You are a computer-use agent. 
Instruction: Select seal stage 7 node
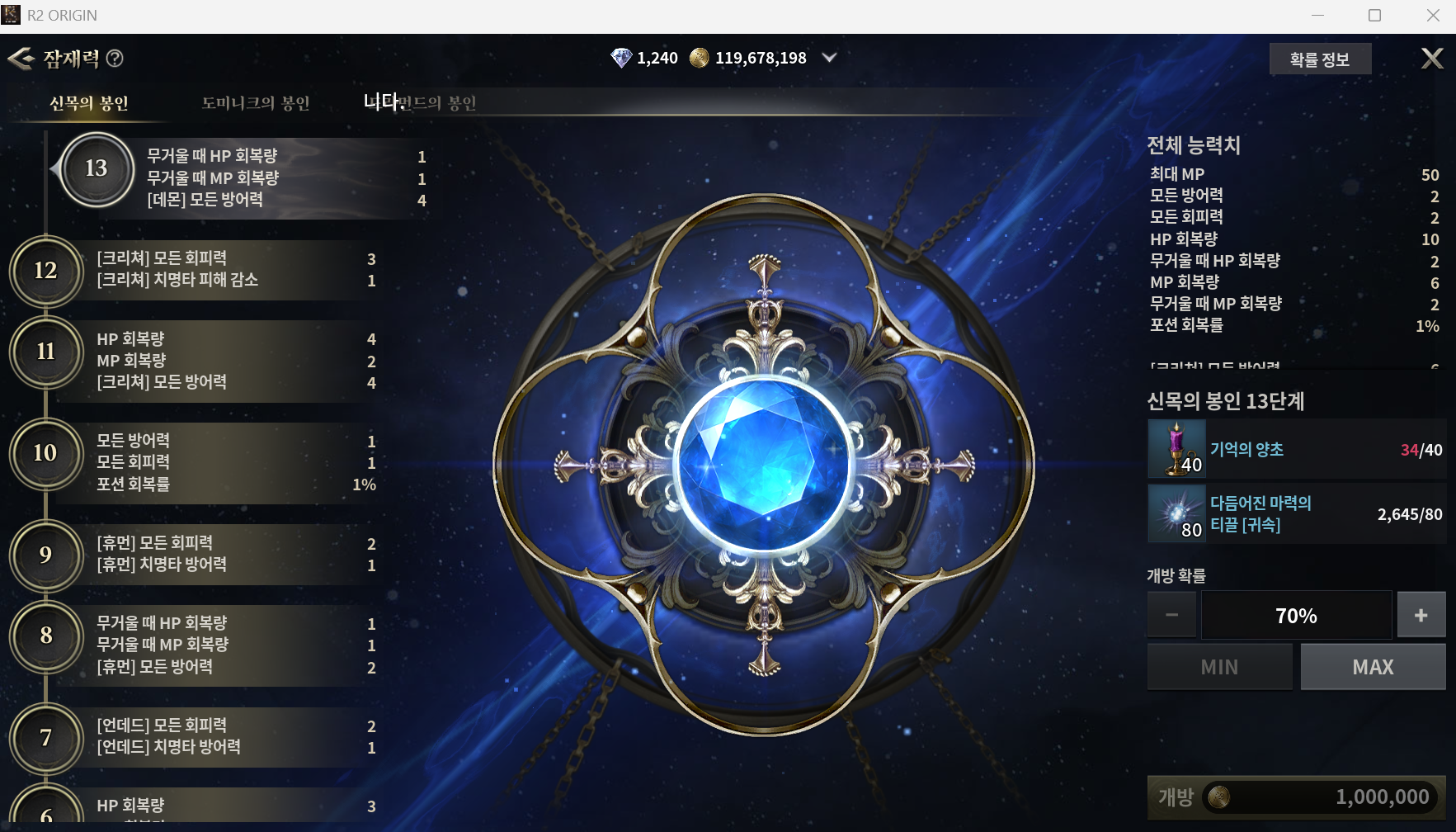45,737
